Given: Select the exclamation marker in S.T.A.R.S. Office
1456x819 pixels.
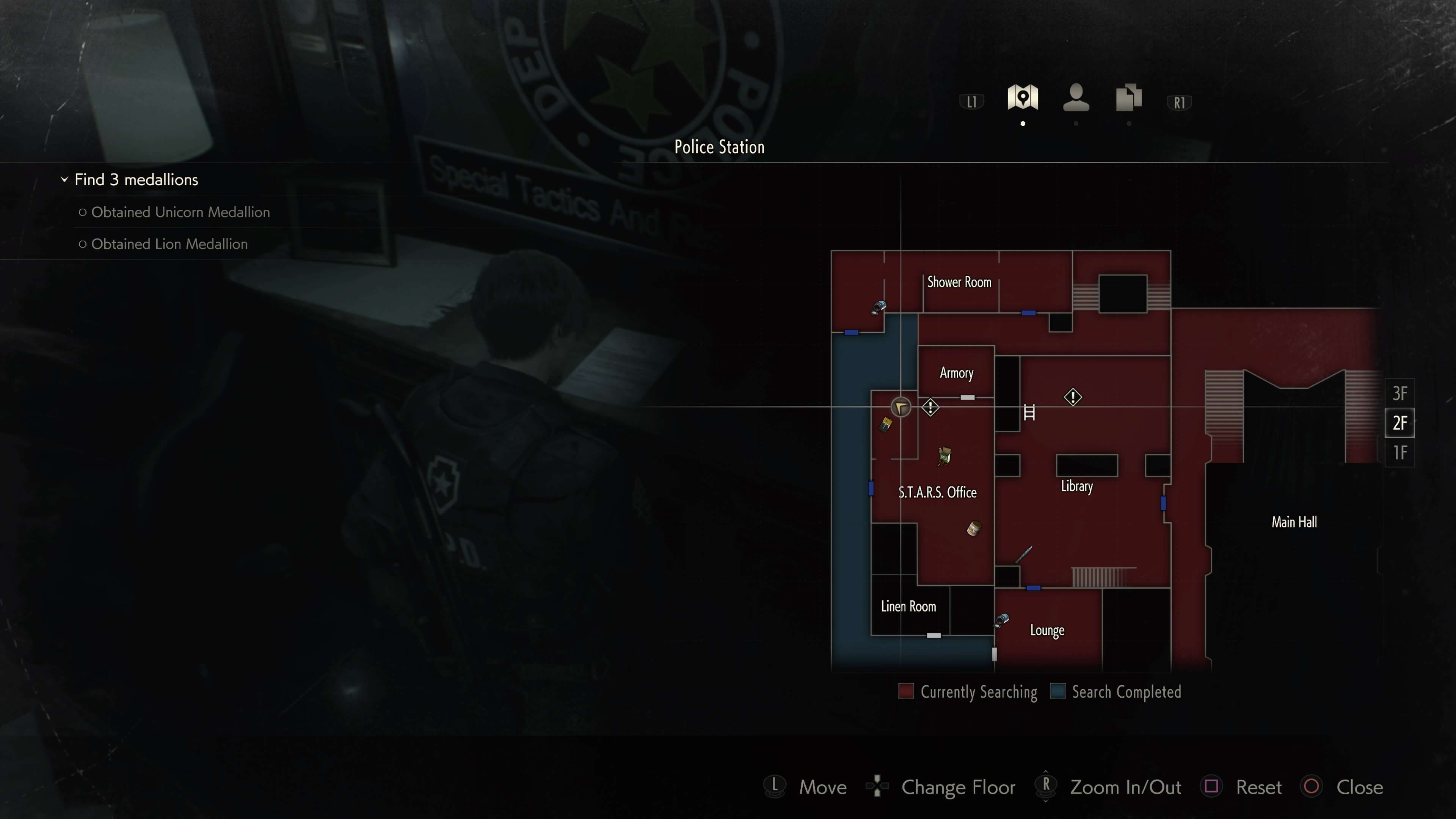Looking at the screenshot, I should pos(930,407).
